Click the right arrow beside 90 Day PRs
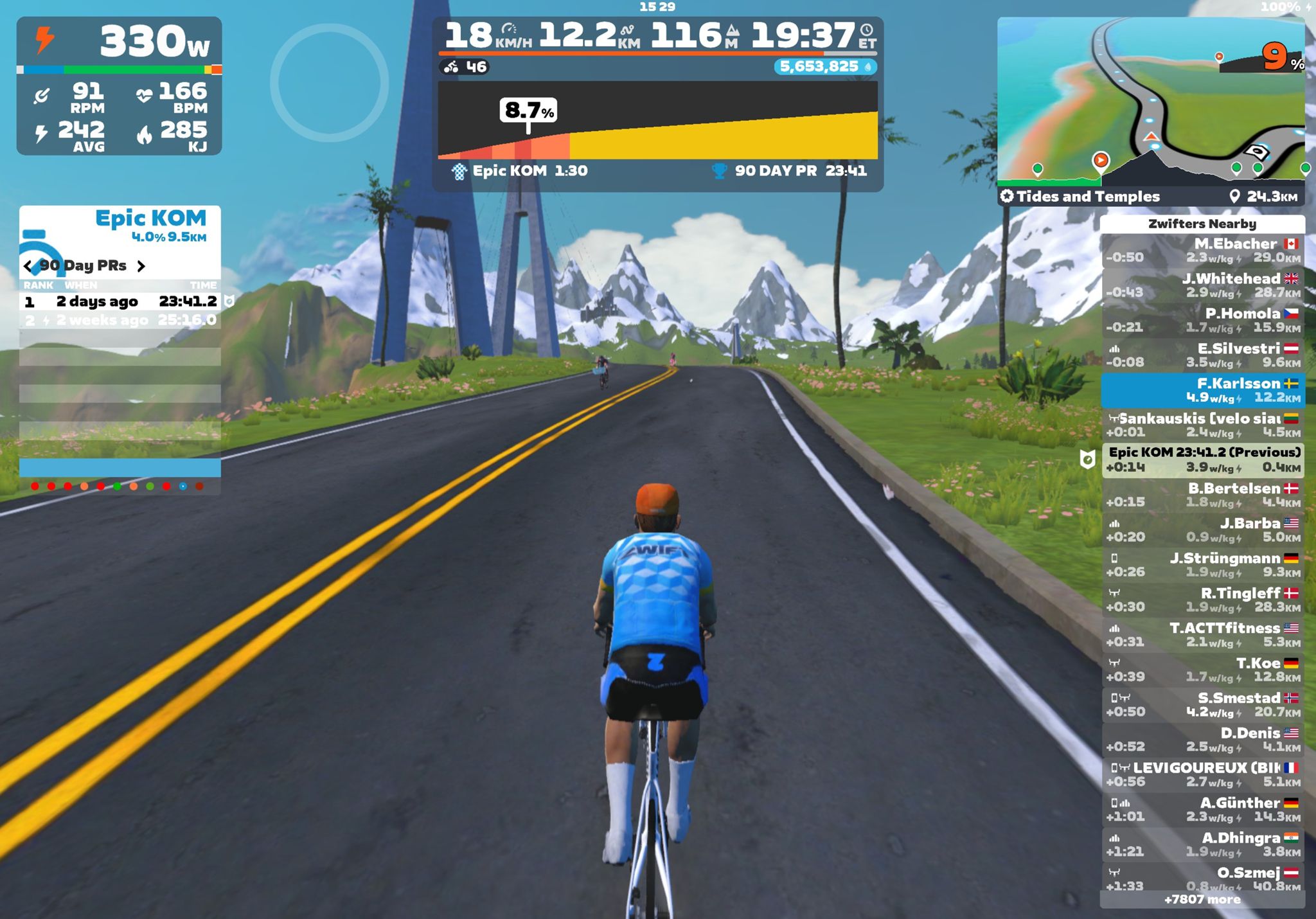 point(141,266)
